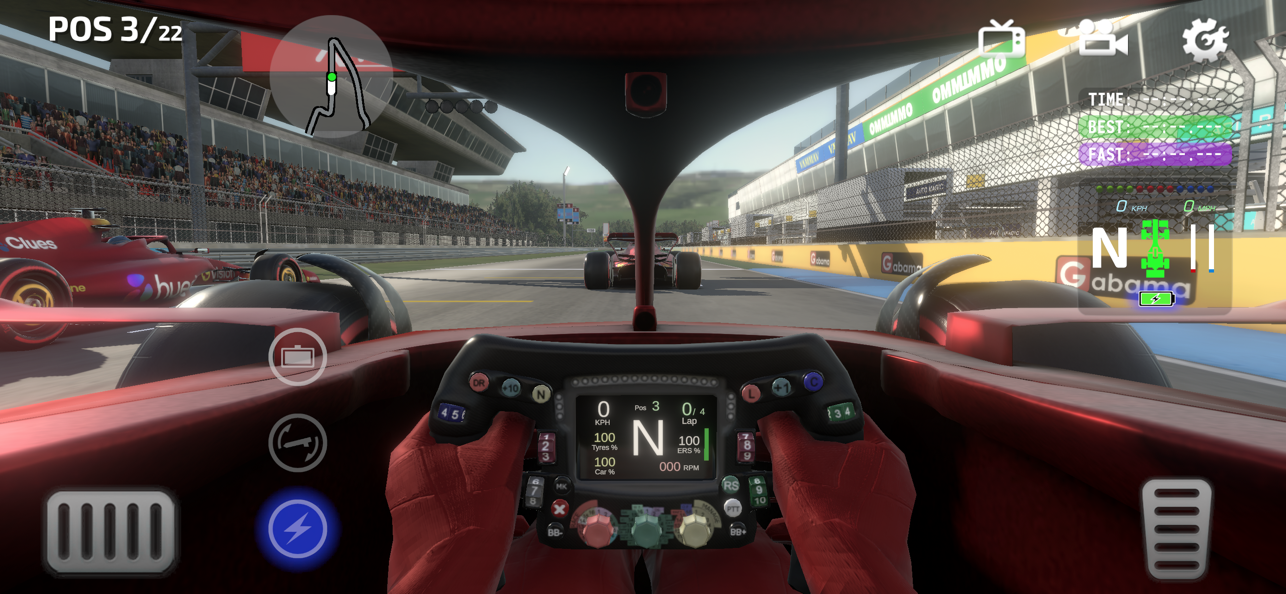Tap the green car damage status icon
The width and height of the screenshot is (1286, 594).
coord(1155,247)
